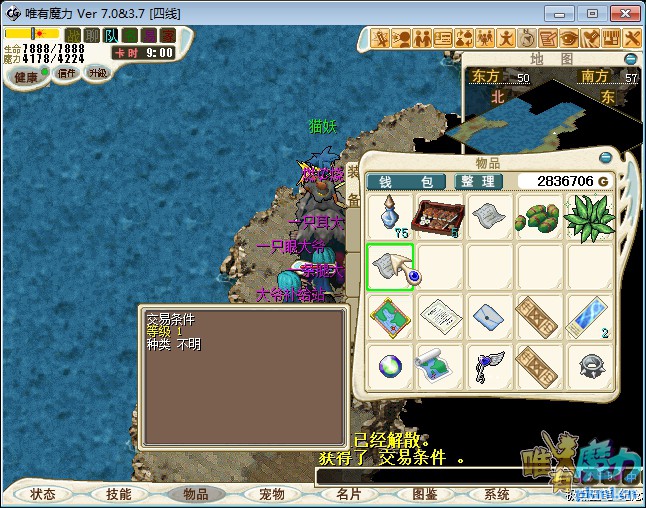
Task: Sort inventory with the 整理 button
Action: (479, 181)
